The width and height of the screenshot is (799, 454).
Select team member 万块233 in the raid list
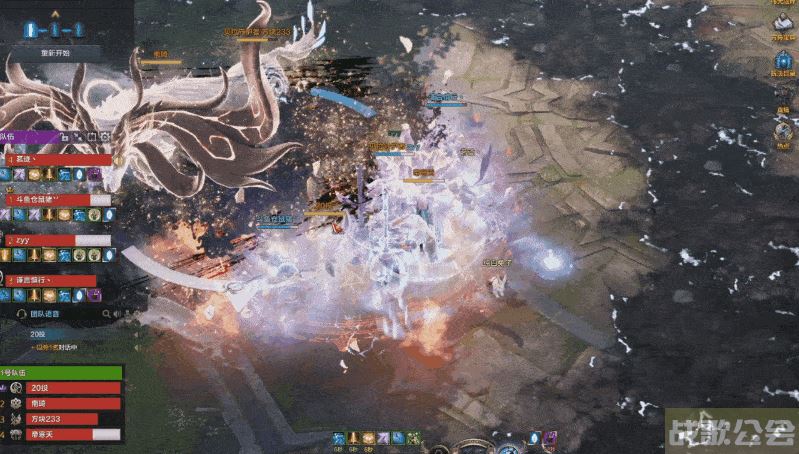(x=65, y=419)
